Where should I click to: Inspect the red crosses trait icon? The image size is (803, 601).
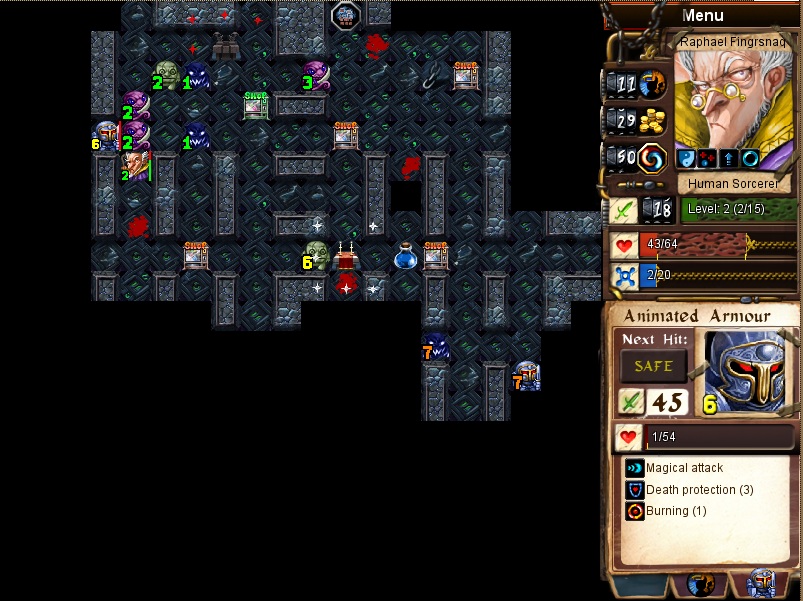click(x=706, y=158)
